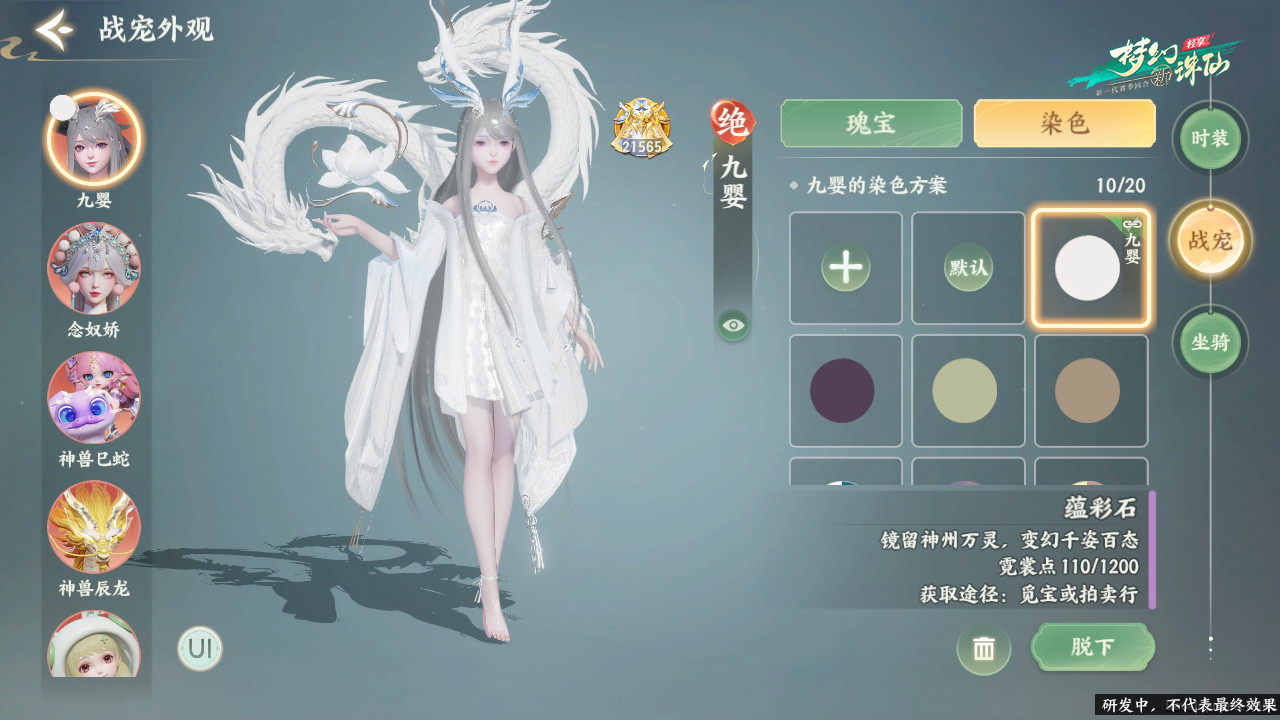1280x720 pixels.
Task: Switch to the 染色 tab
Action: point(1063,123)
